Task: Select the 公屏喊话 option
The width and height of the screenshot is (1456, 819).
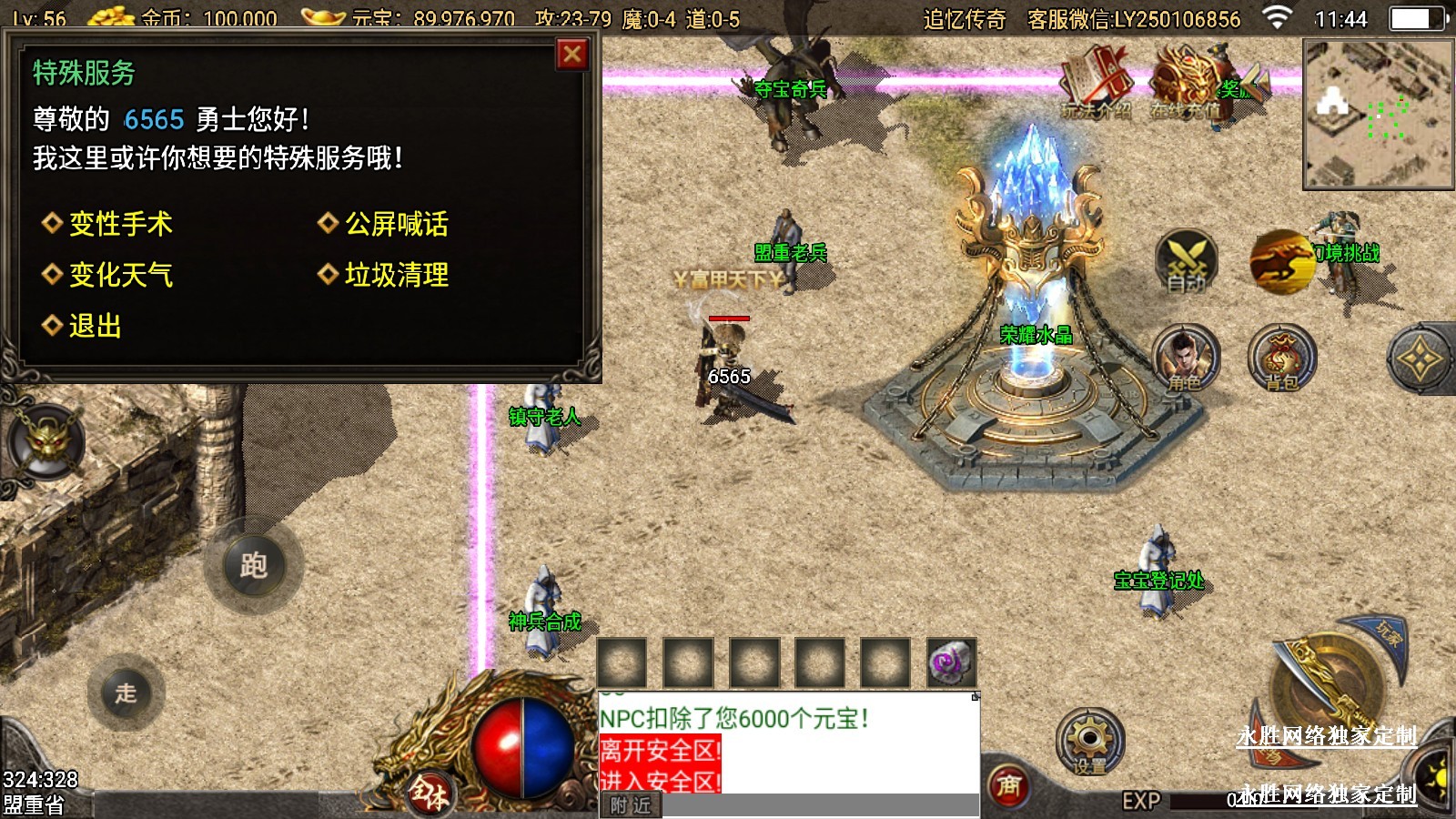Action: click(x=395, y=224)
